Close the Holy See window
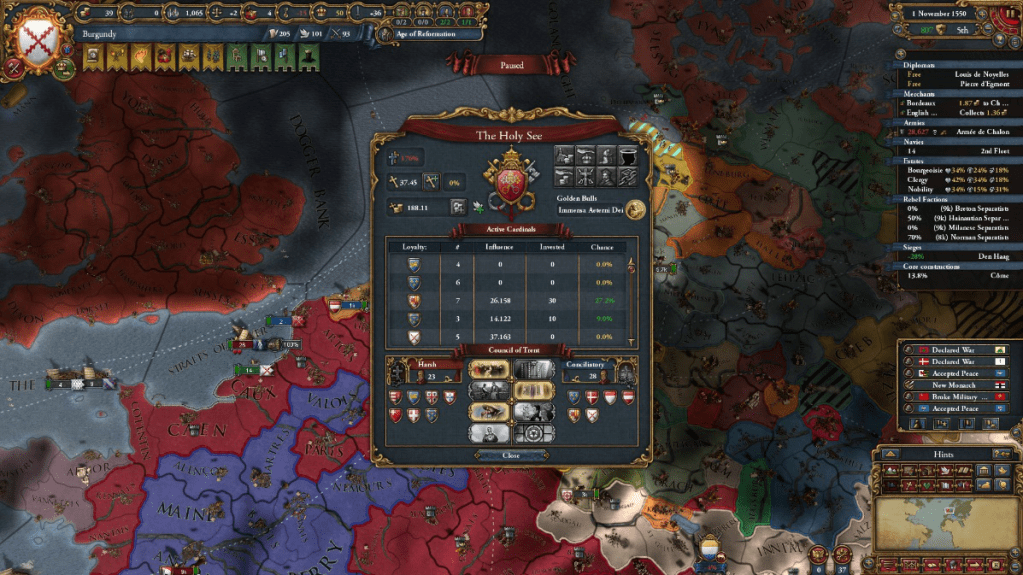The image size is (1023, 575). coord(512,455)
